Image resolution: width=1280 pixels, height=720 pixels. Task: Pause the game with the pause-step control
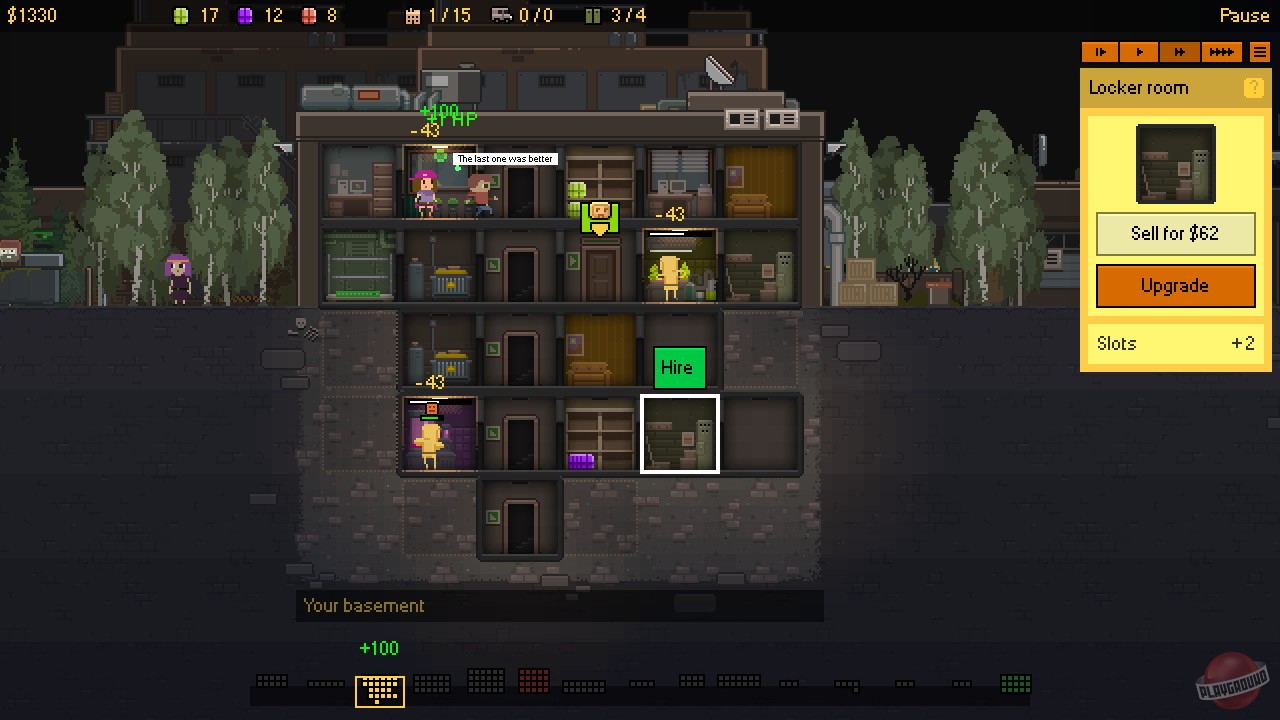coord(1100,51)
